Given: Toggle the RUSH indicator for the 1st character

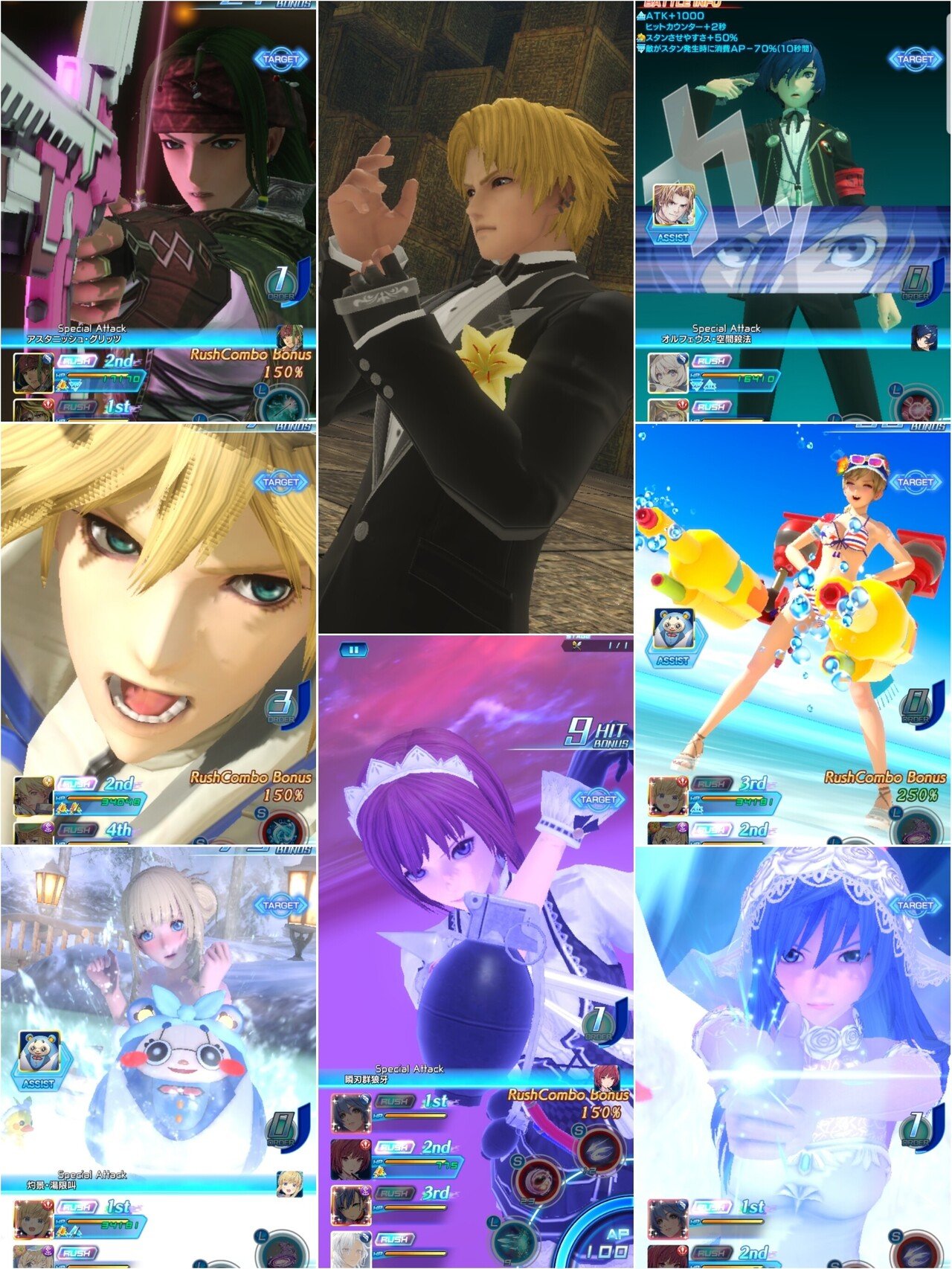Looking at the screenshot, I should pyautogui.click(x=394, y=1101).
